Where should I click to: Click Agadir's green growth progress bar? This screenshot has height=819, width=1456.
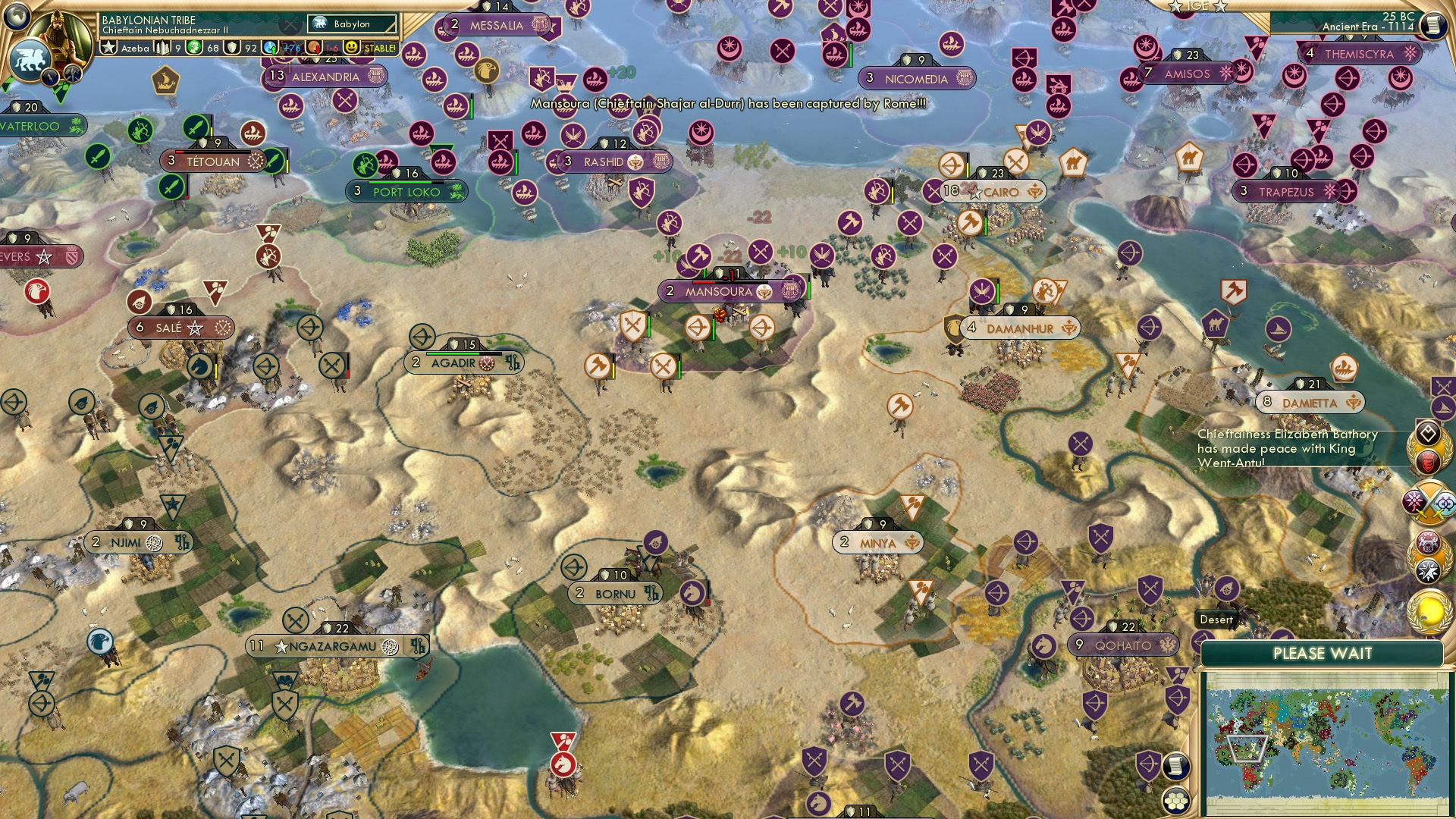(453, 353)
